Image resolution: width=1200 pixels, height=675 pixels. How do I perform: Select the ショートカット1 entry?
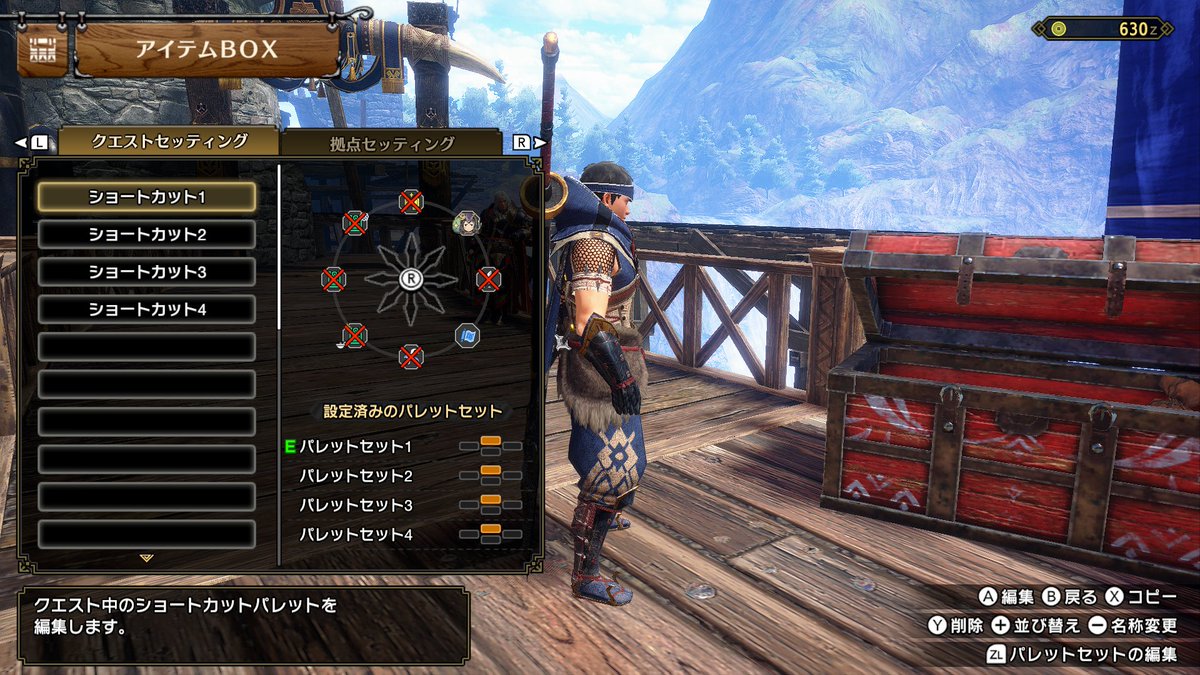click(147, 197)
